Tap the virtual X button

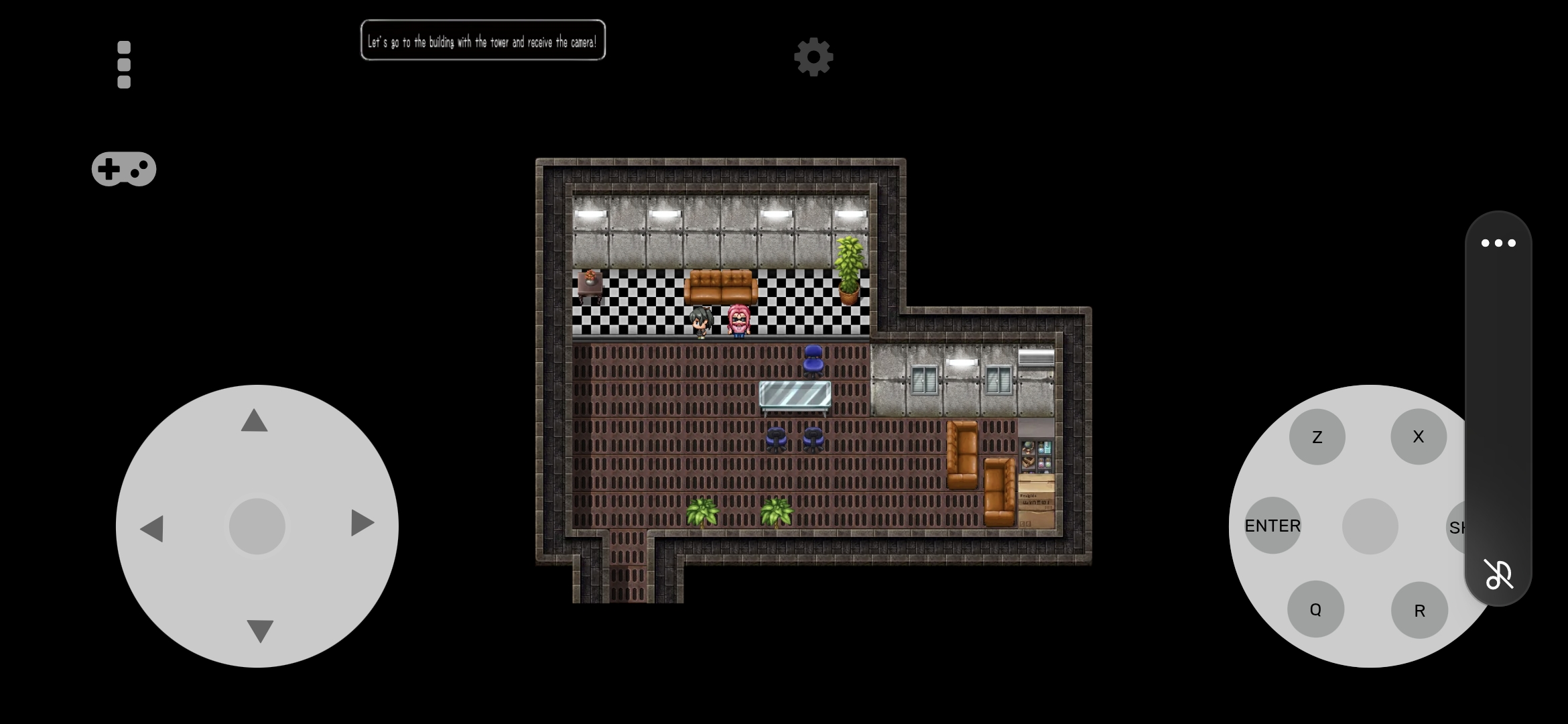click(x=1418, y=437)
